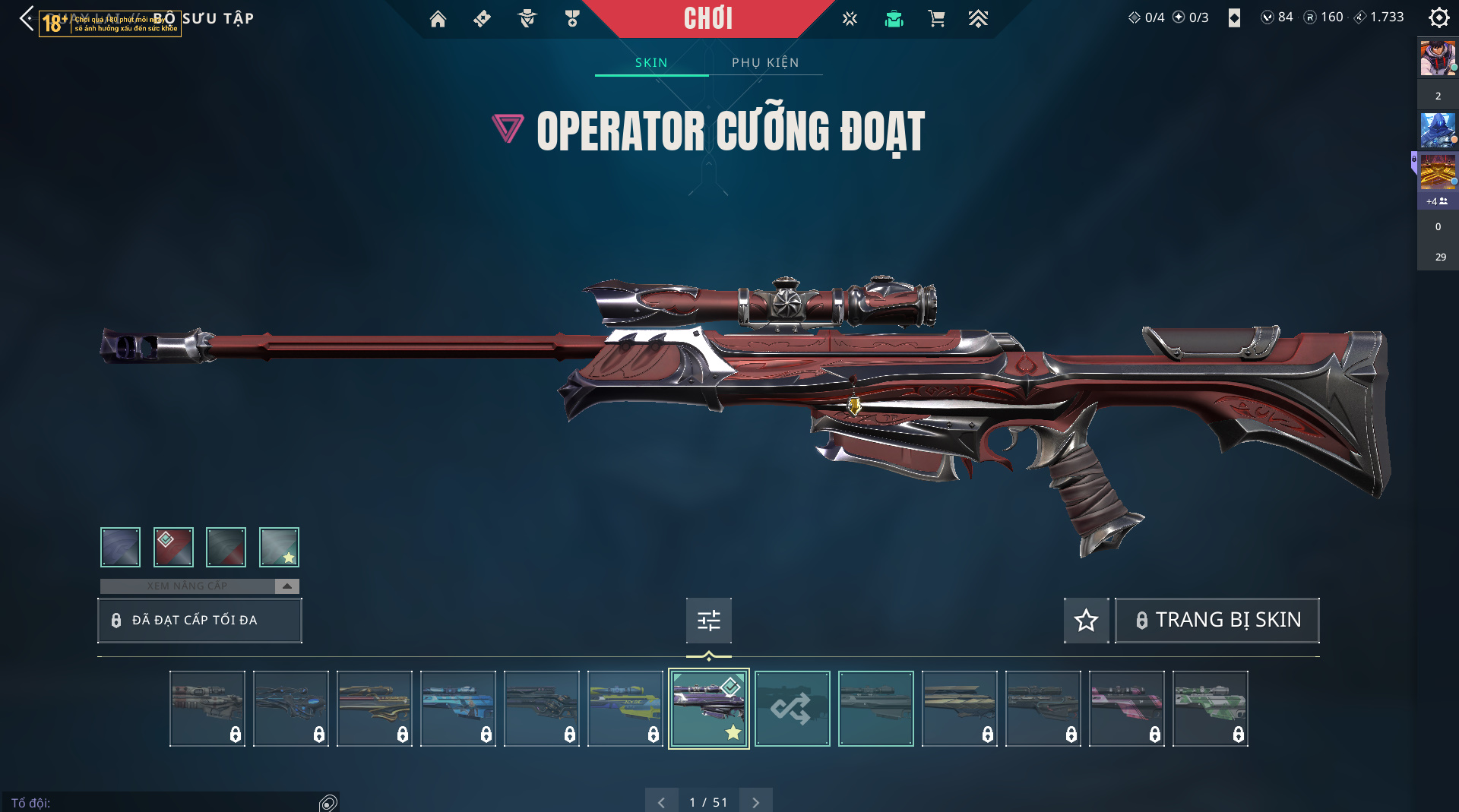Select the SKIN tab
This screenshot has width=1459, height=812.
(x=651, y=62)
